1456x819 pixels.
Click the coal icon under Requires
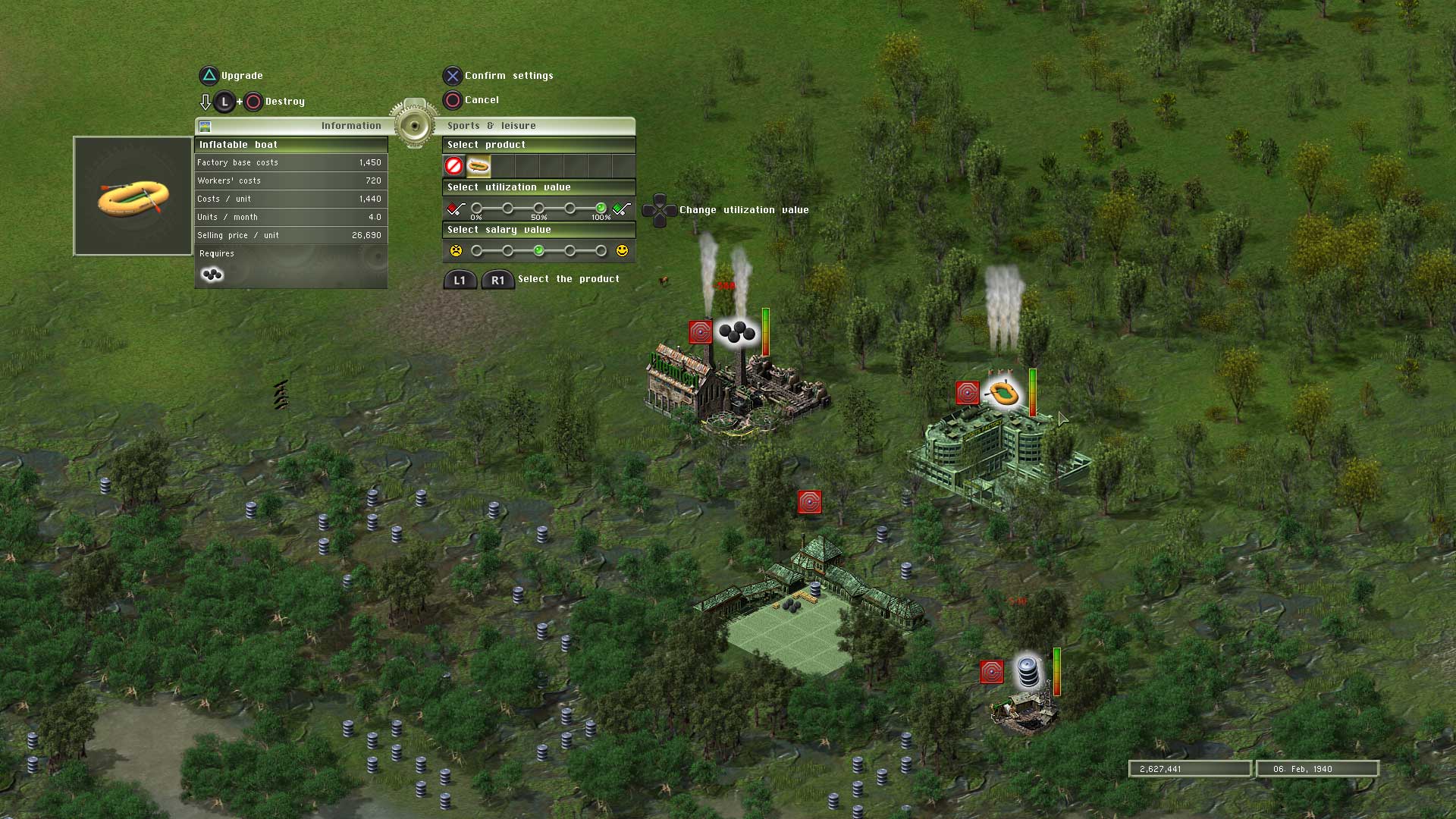tap(212, 275)
